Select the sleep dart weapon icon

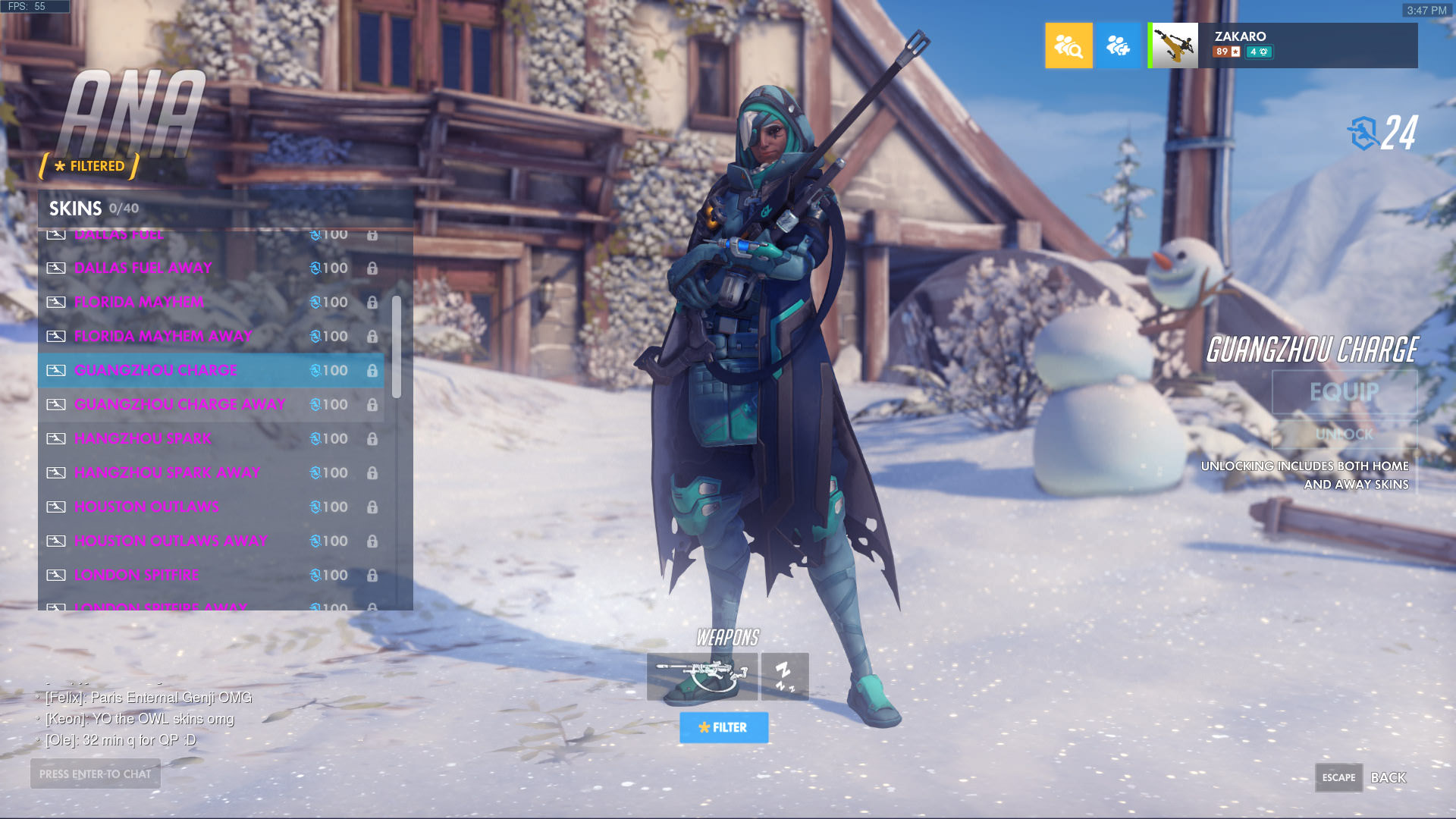coord(785,676)
